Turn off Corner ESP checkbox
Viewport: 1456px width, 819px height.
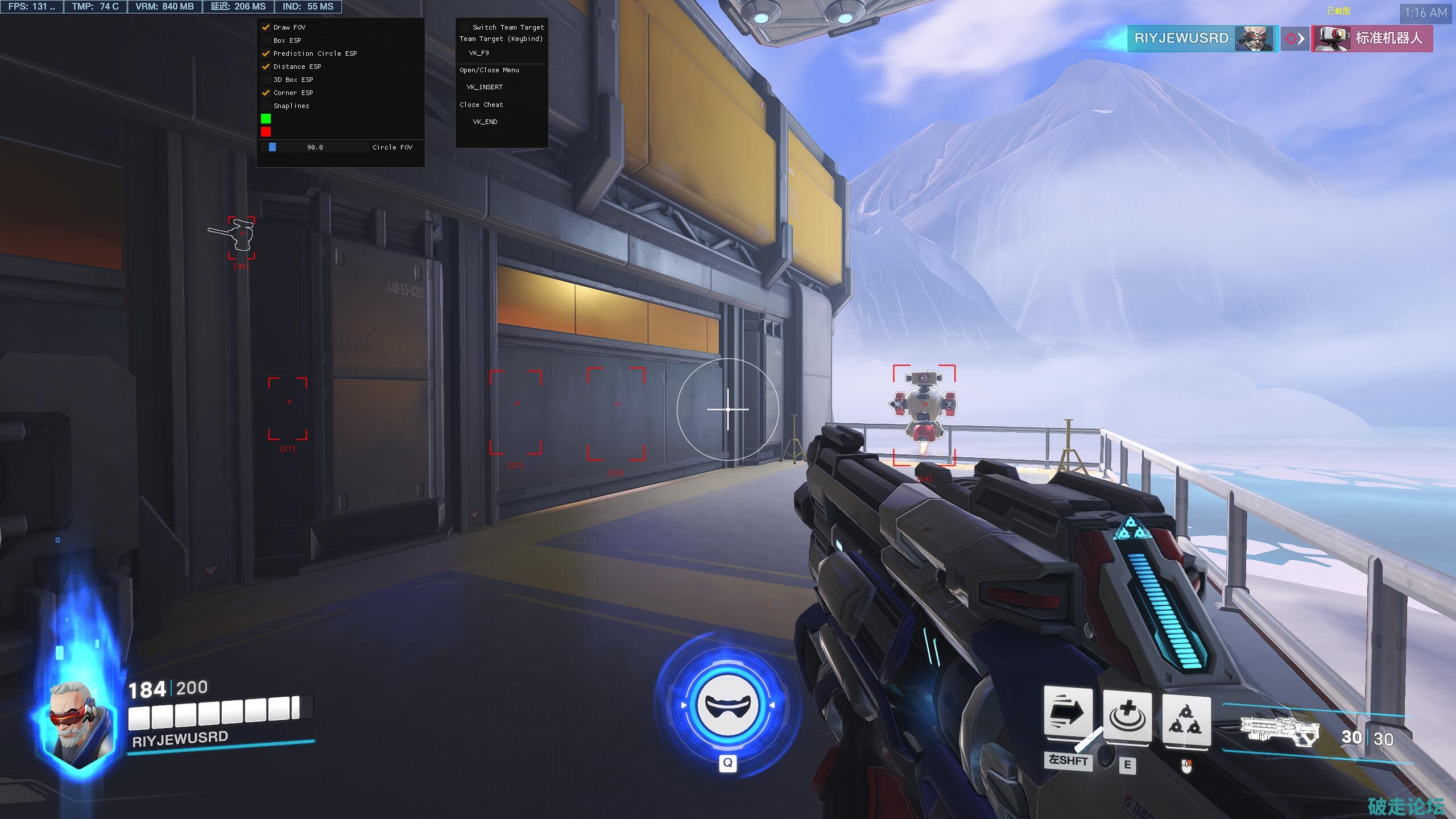(266, 93)
